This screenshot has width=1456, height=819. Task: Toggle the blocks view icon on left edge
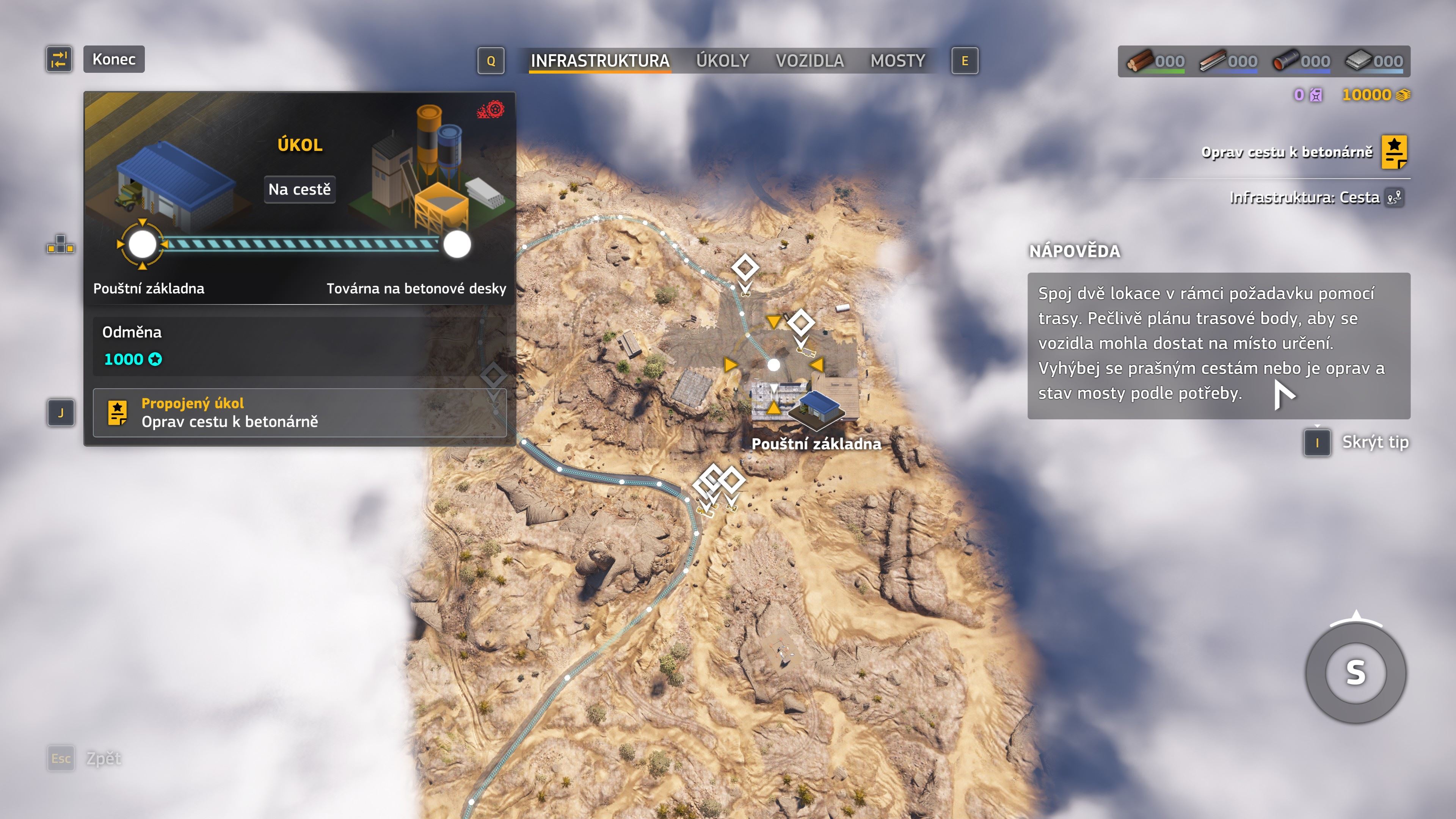pyautogui.click(x=61, y=245)
